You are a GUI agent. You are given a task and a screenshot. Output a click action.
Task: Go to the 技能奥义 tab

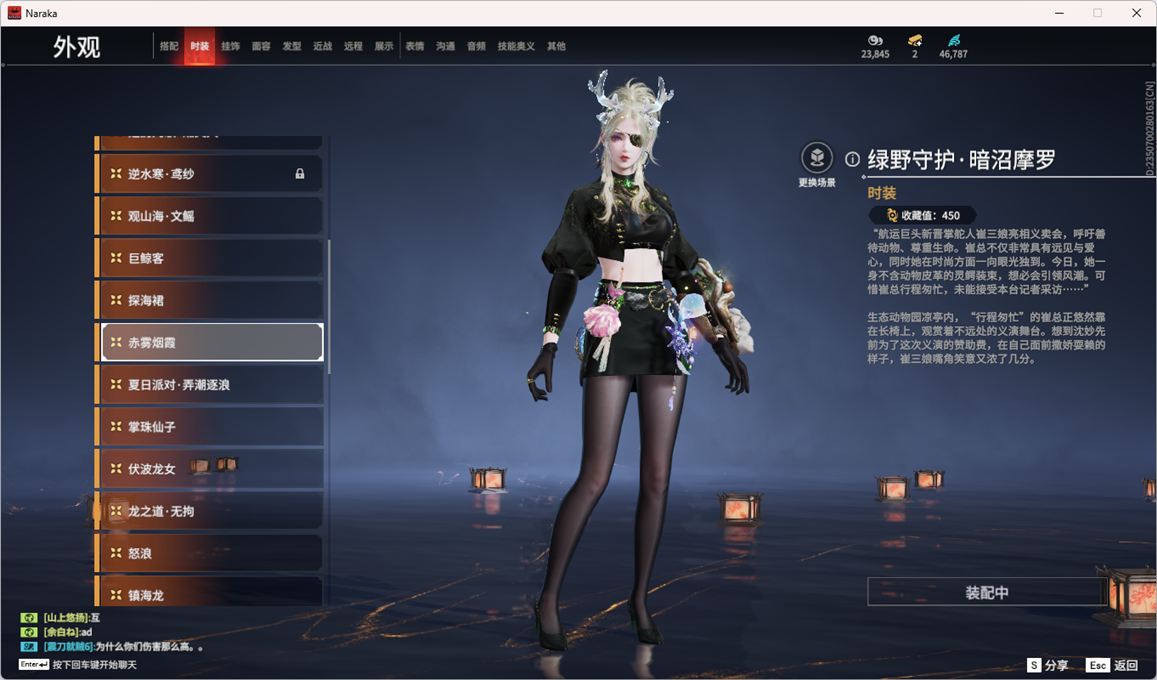pos(516,46)
